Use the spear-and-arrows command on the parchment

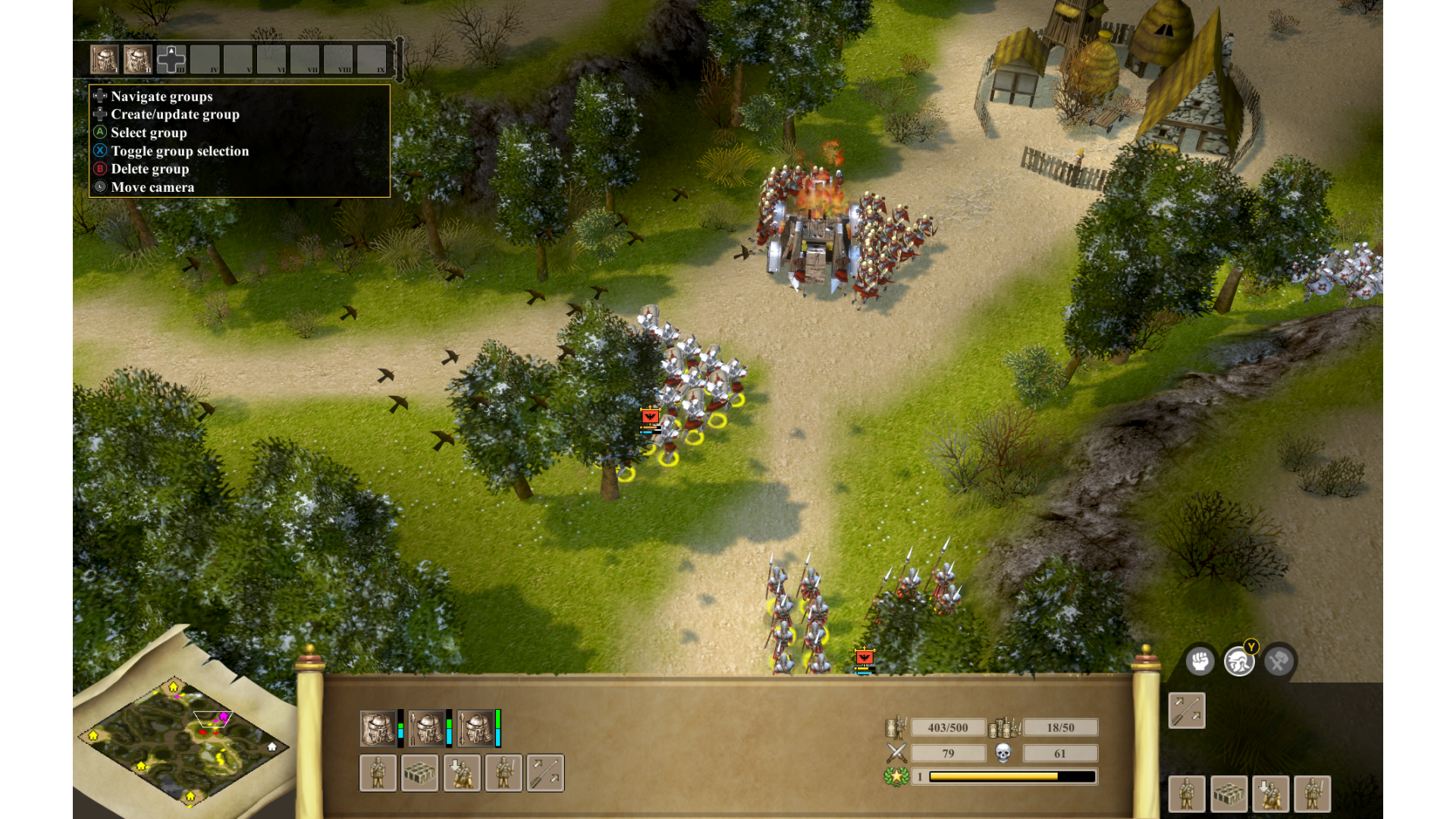coord(545,773)
